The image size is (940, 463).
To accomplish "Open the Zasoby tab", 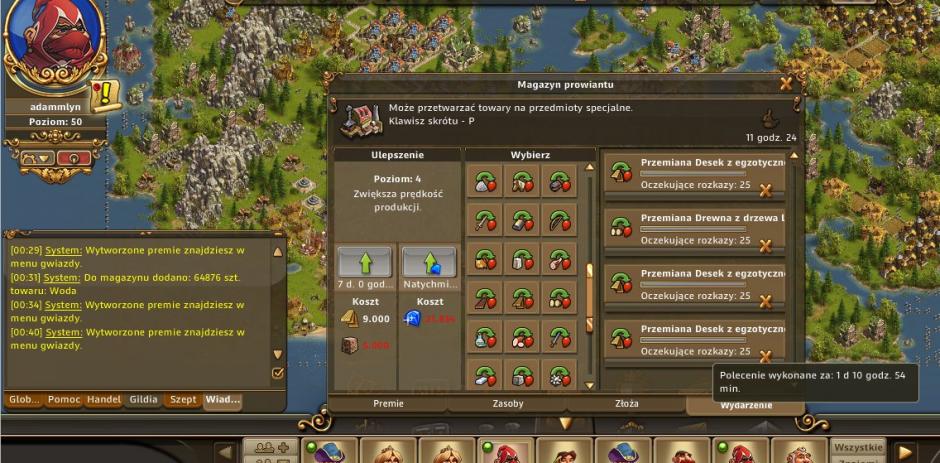I will pos(508,404).
